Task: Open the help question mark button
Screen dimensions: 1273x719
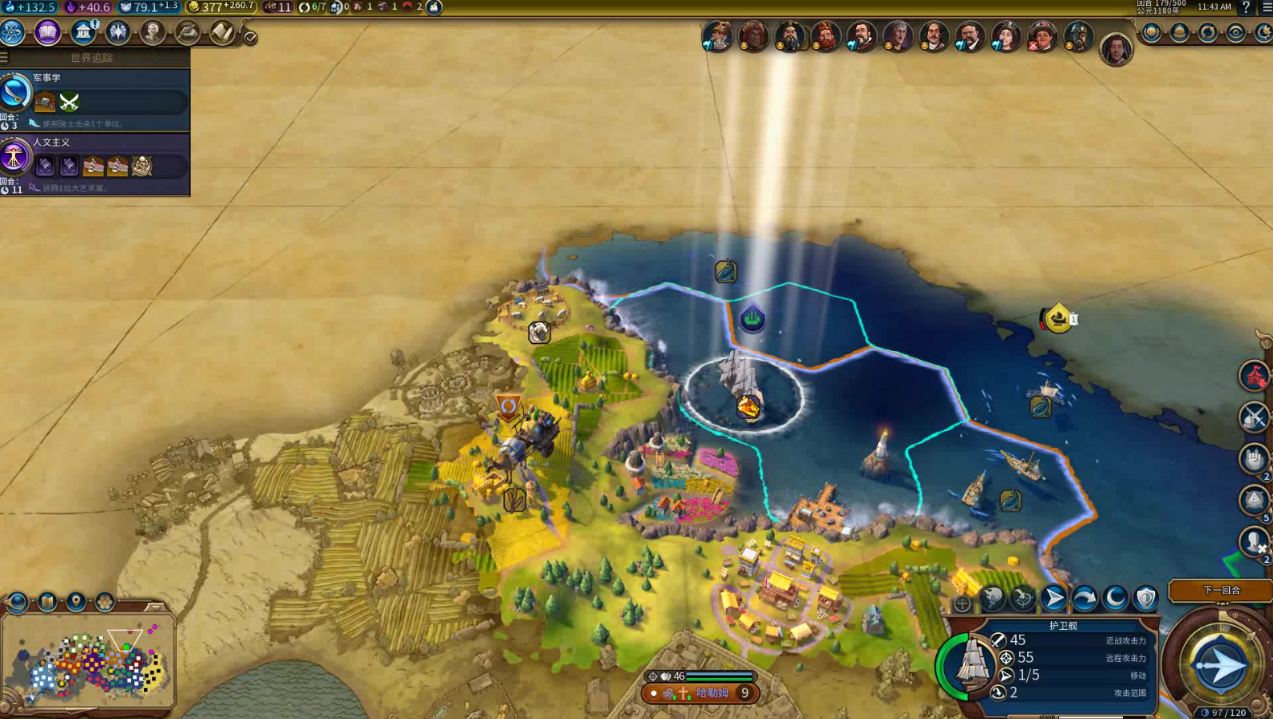Action: click(1246, 7)
